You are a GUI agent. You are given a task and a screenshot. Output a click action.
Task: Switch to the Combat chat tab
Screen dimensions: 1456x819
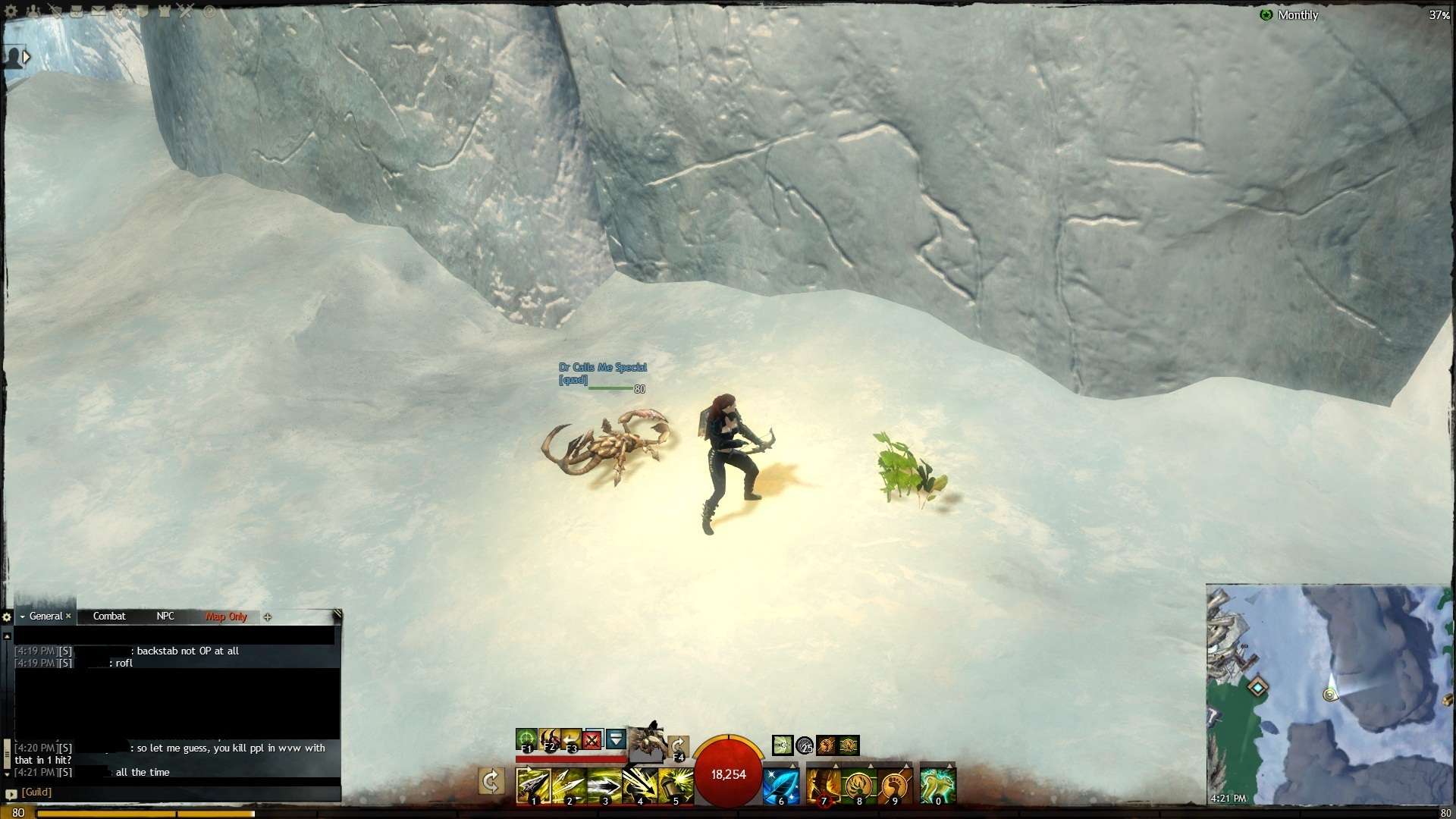click(x=109, y=617)
